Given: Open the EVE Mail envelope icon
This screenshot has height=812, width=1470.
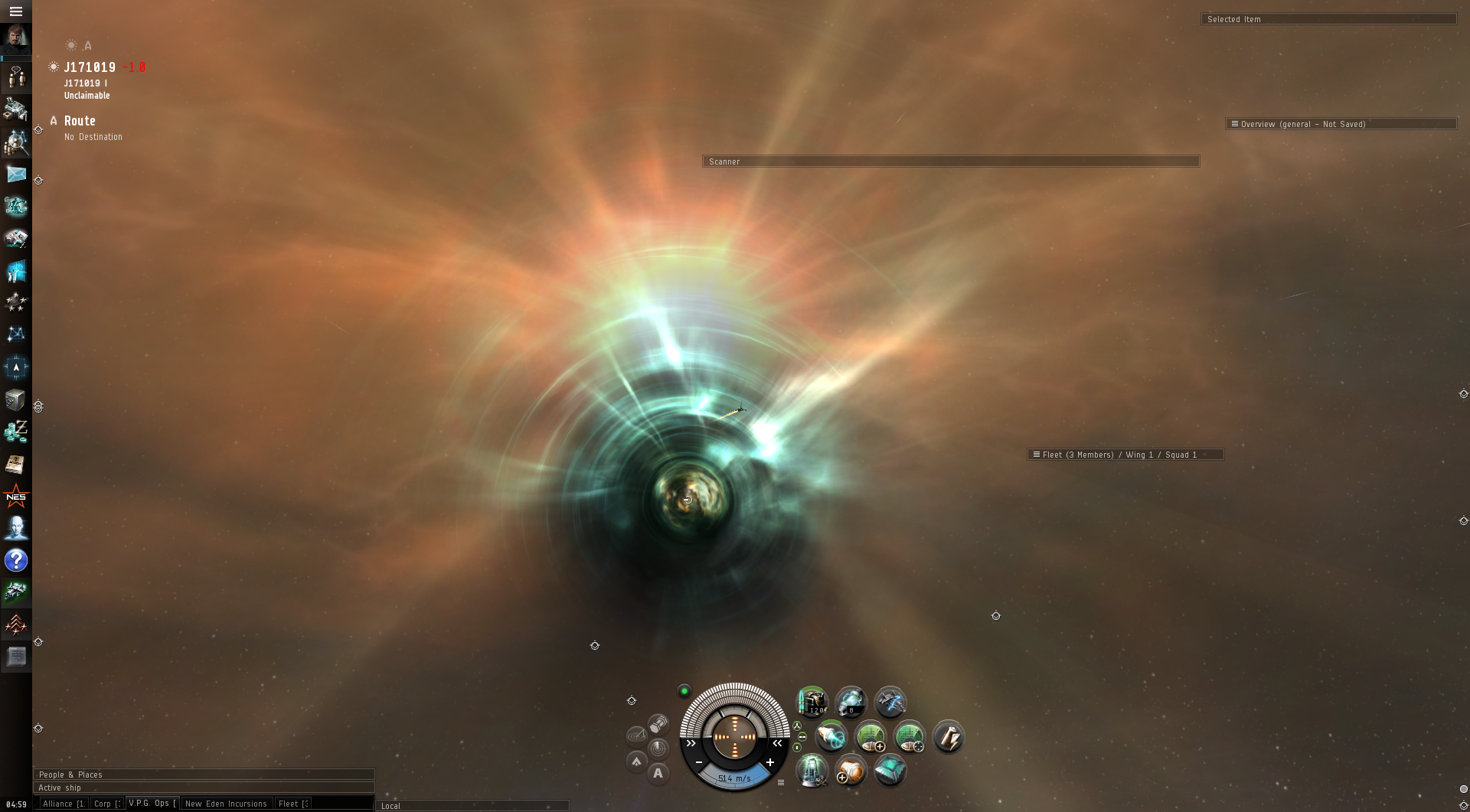Looking at the screenshot, I should coord(16,174).
